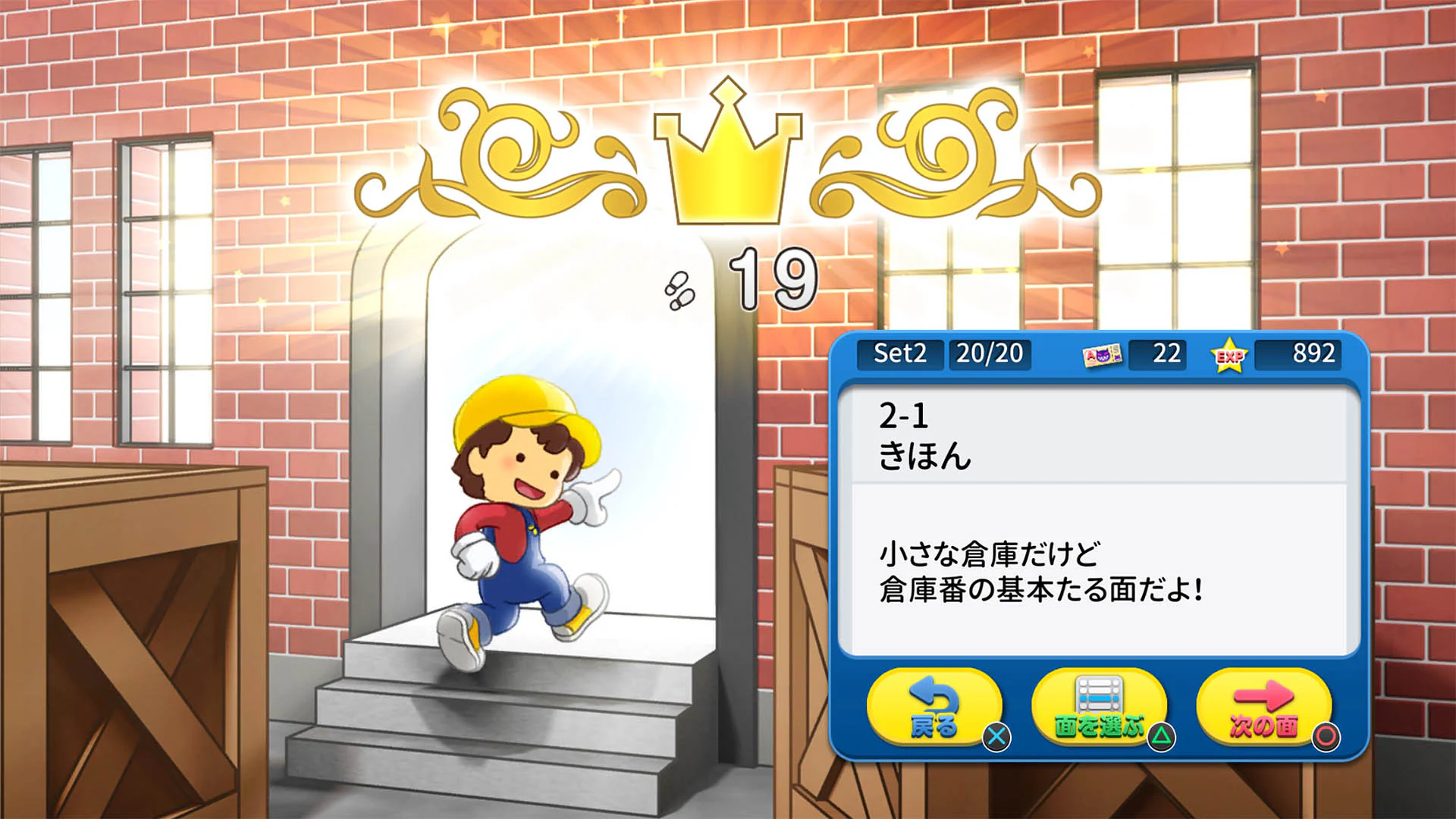Click the ticket count 22

point(1166,353)
